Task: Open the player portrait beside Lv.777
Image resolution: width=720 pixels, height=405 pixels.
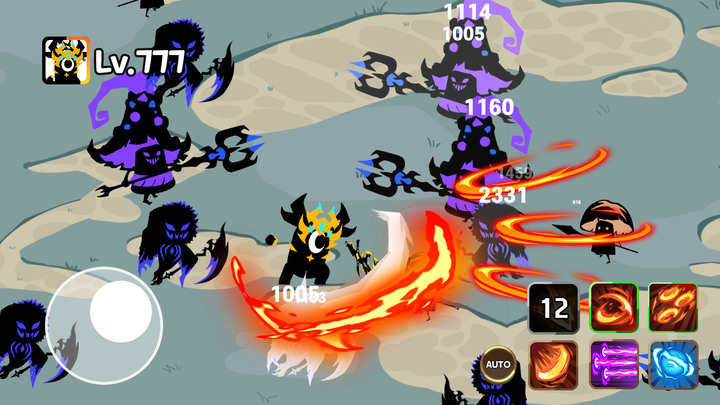Action: (66, 62)
